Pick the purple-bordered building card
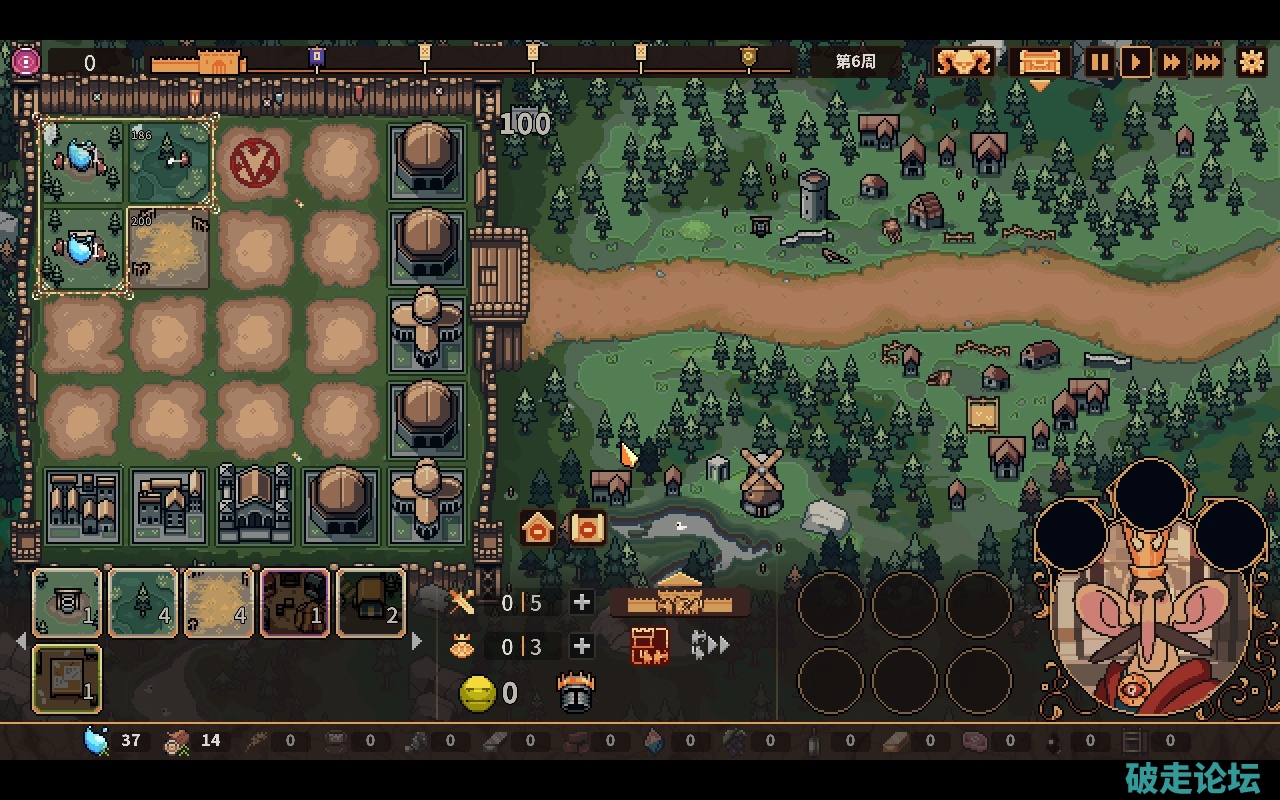The height and width of the screenshot is (800, 1280). [x=295, y=603]
